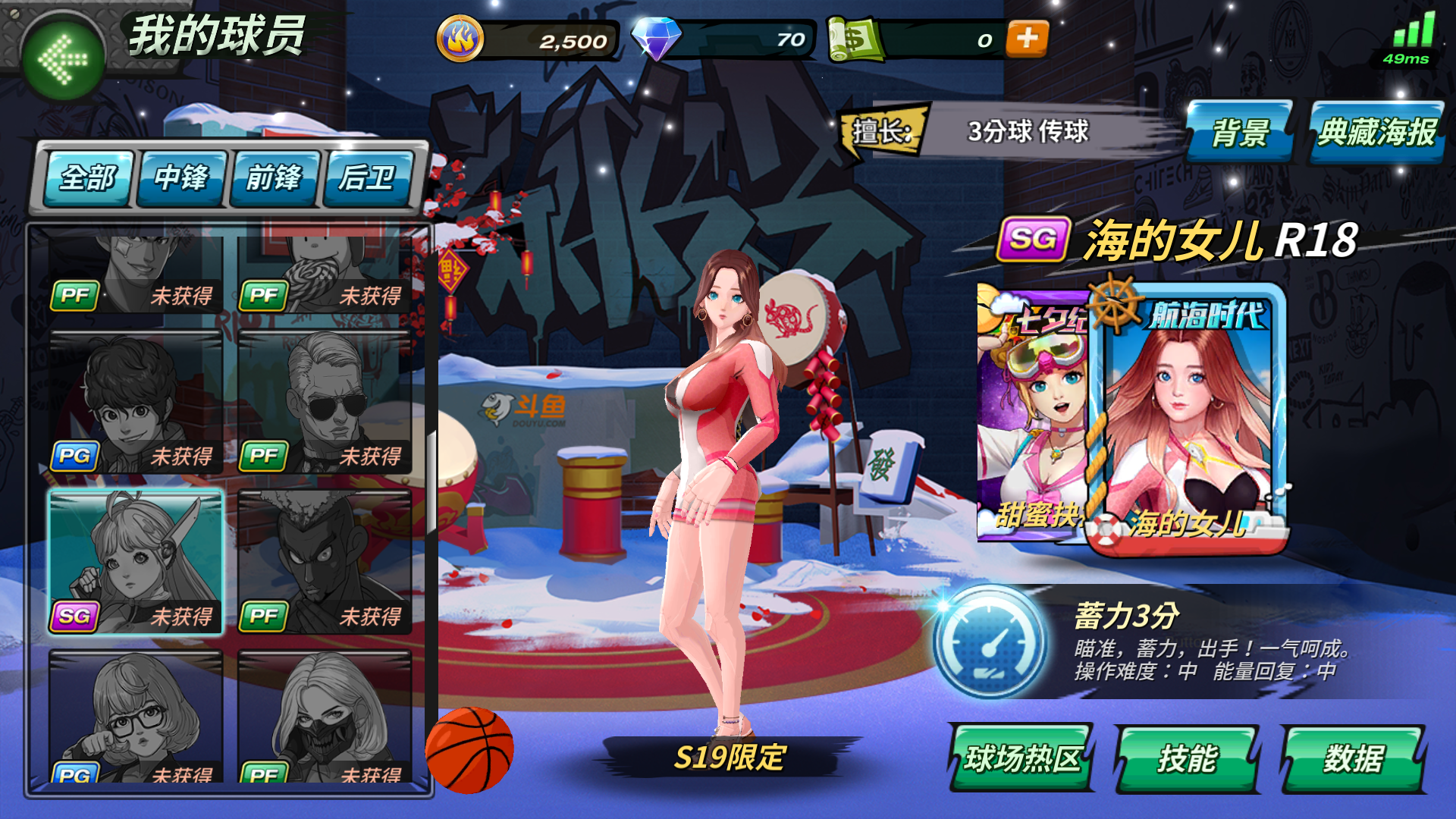
Task: Open the 技能 skills panel
Action: click(x=1187, y=758)
